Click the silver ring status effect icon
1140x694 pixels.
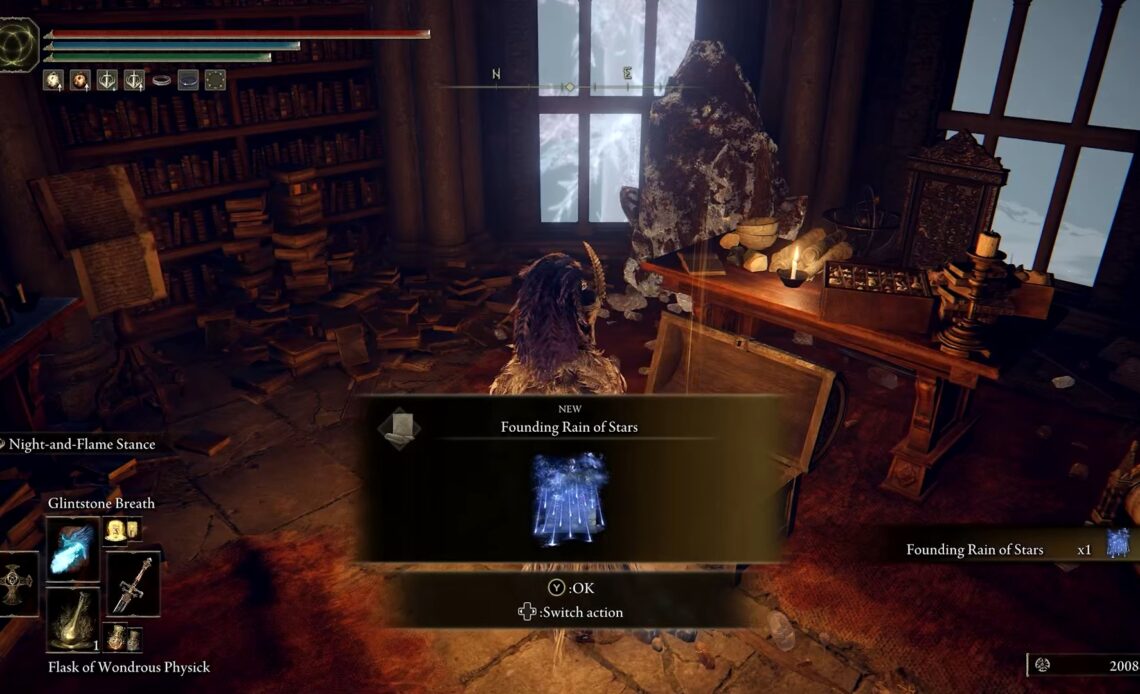(x=161, y=80)
